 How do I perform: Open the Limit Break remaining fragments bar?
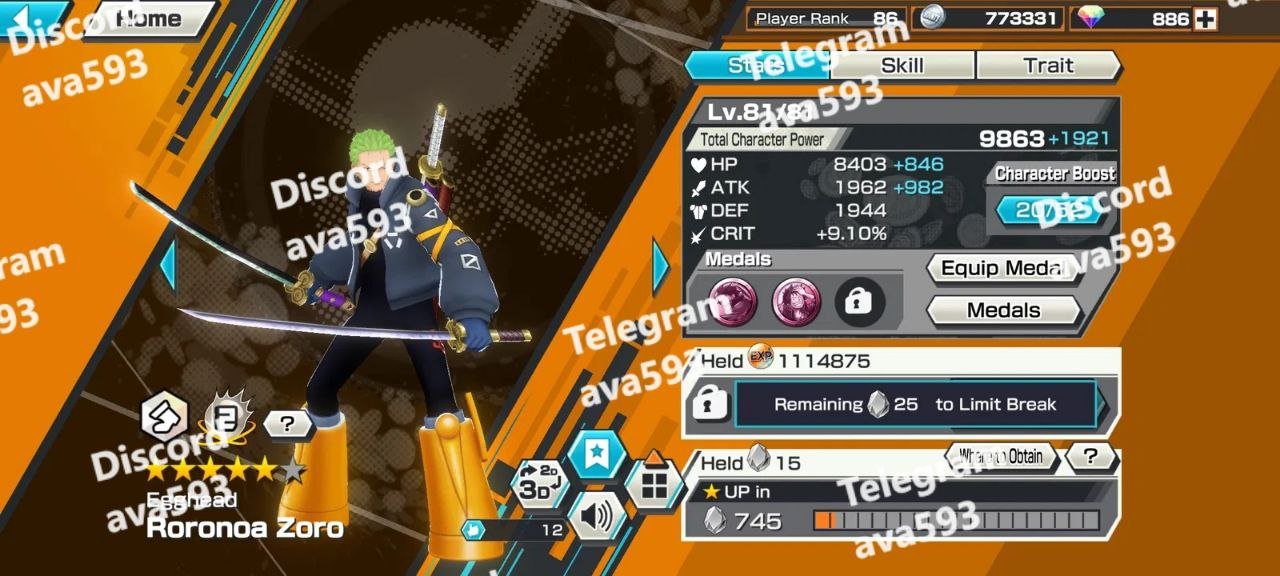(x=915, y=405)
